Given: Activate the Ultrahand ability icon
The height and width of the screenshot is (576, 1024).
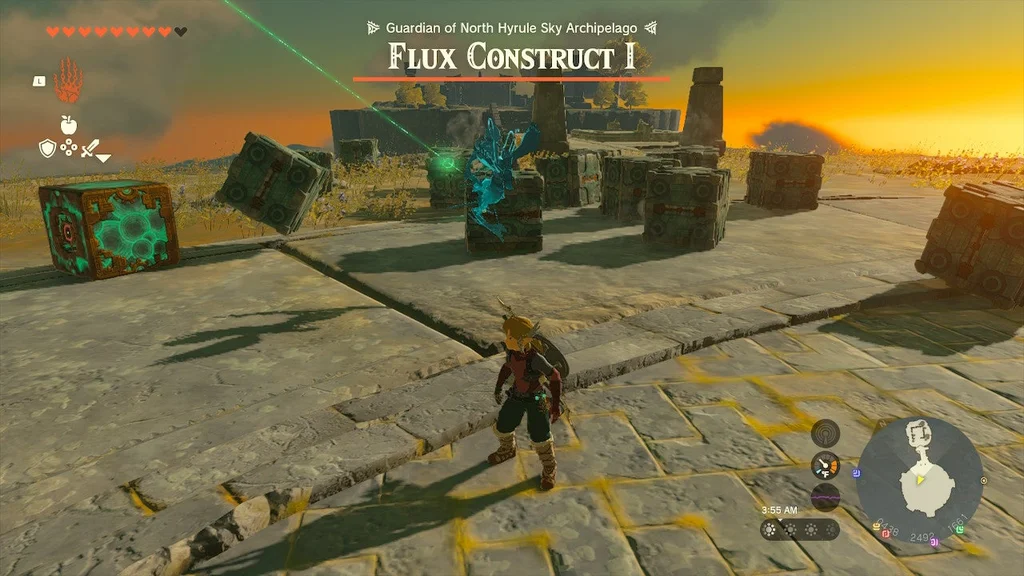Looking at the screenshot, I should click(68, 81).
